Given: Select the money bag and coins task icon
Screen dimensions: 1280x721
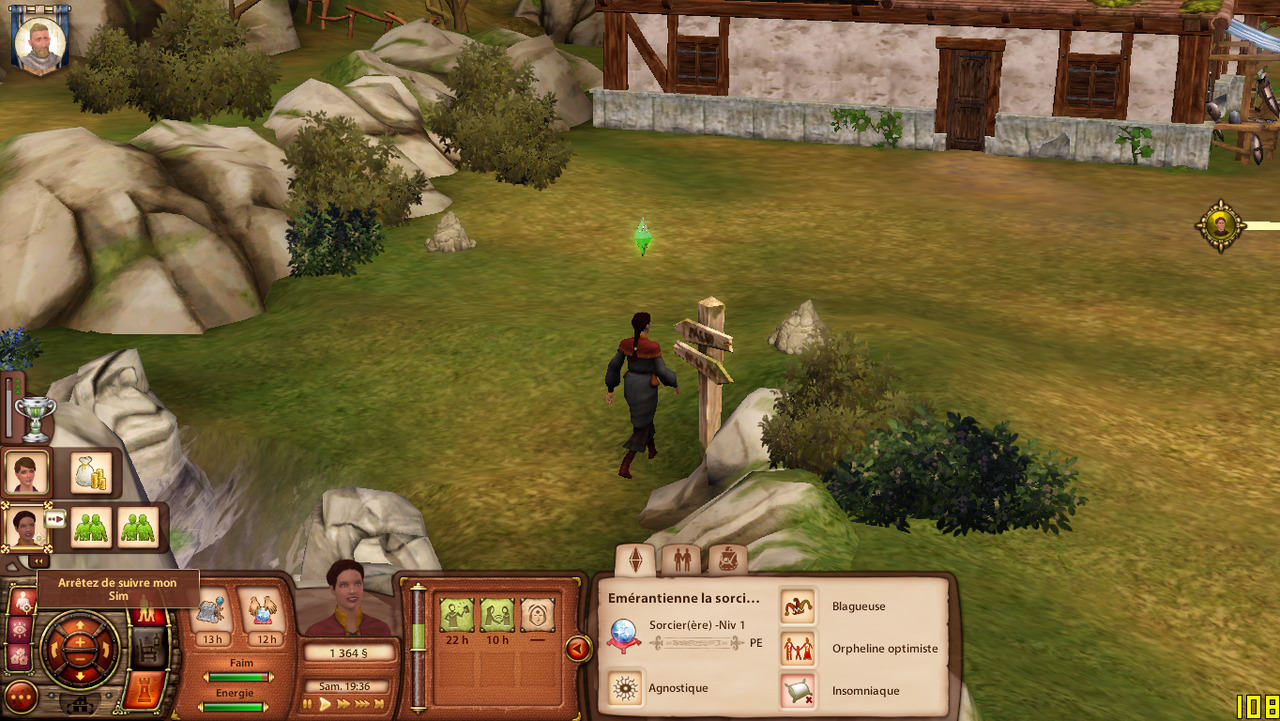Looking at the screenshot, I should 90,473.
